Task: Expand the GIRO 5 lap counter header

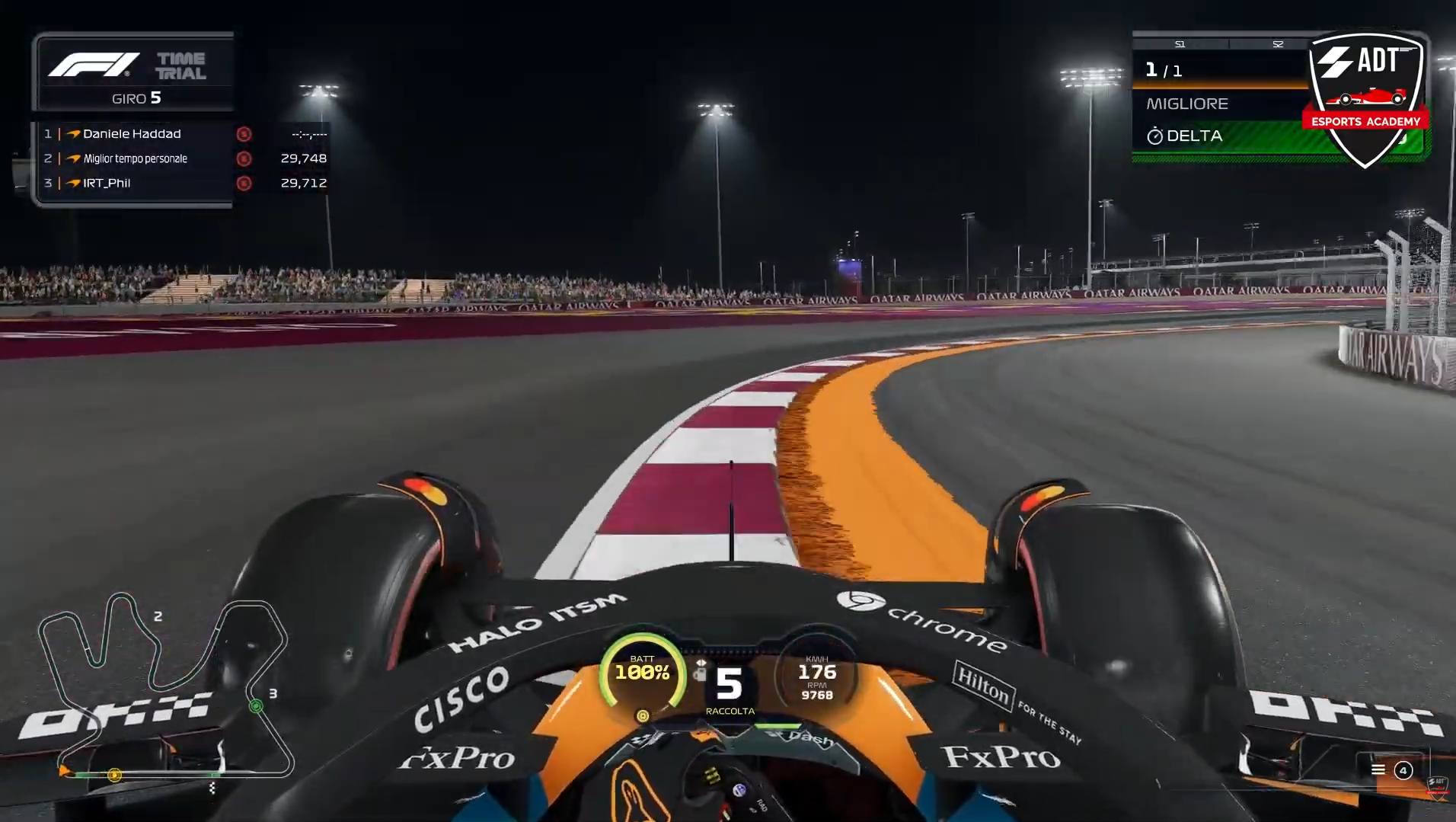Action: click(x=136, y=98)
